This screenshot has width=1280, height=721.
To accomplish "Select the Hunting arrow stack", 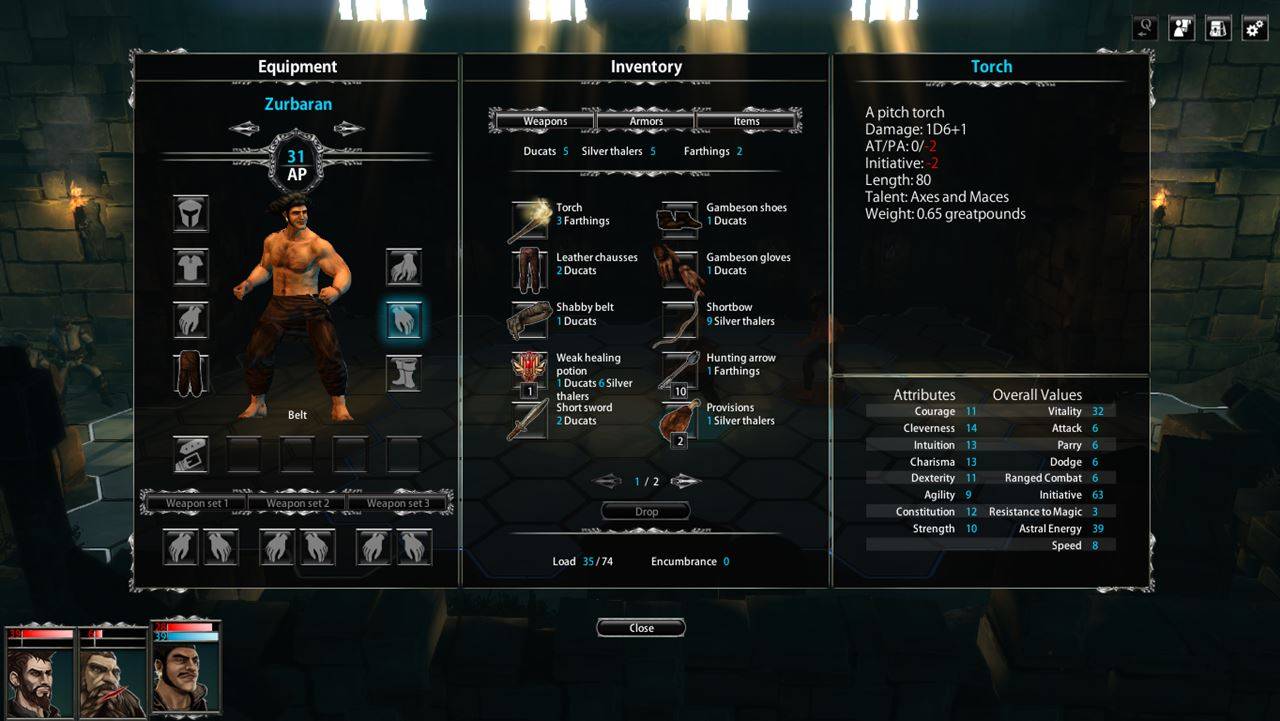I will 679,371.
